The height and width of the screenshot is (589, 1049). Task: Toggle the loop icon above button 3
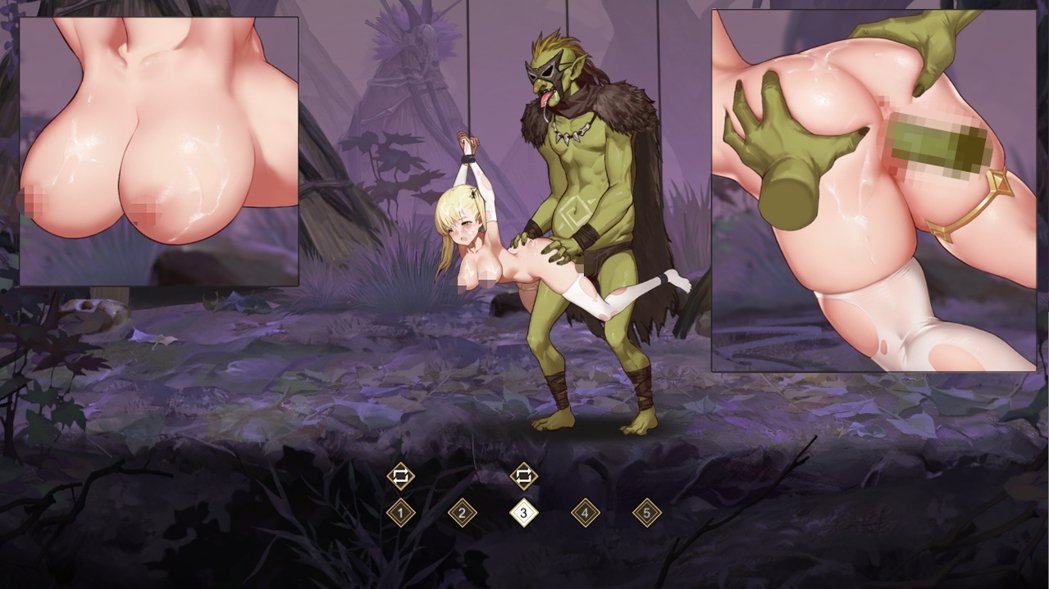click(524, 475)
